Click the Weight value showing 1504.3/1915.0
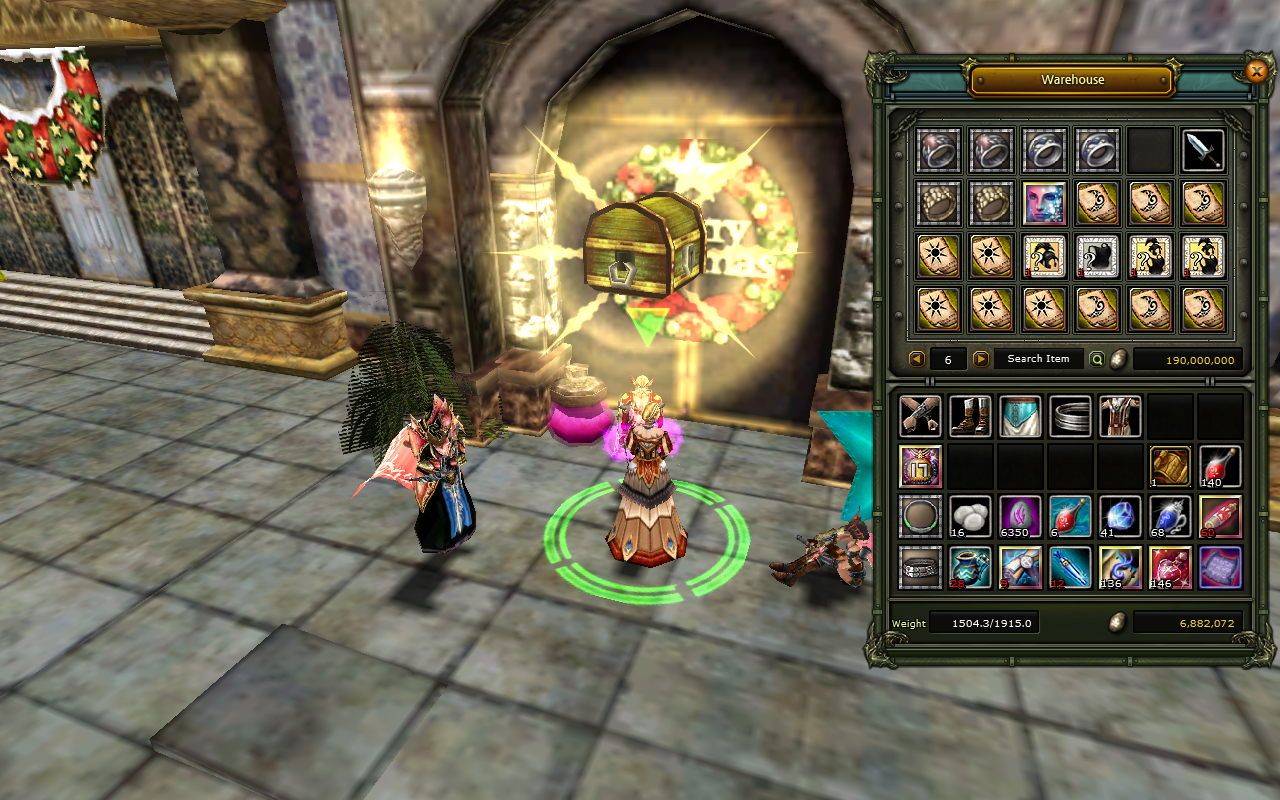The height and width of the screenshot is (800, 1280). (984, 622)
